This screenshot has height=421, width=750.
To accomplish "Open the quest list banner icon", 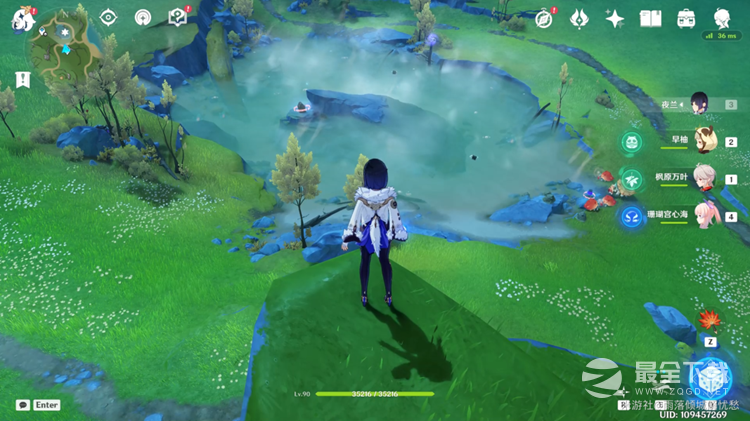I will pyautogui.click(x=23, y=79).
